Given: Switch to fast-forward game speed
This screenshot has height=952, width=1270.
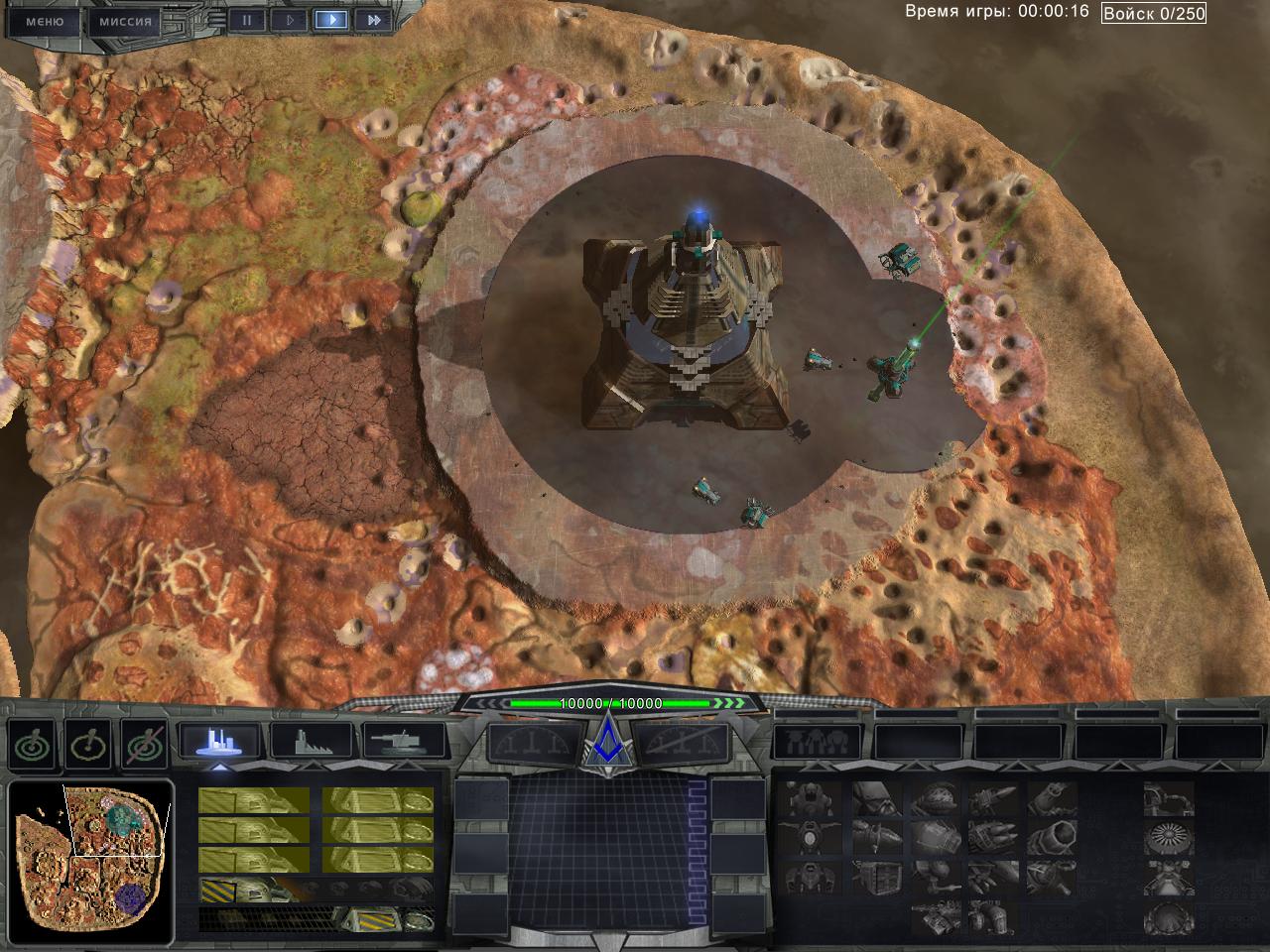Looking at the screenshot, I should pyautogui.click(x=373, y=20).
